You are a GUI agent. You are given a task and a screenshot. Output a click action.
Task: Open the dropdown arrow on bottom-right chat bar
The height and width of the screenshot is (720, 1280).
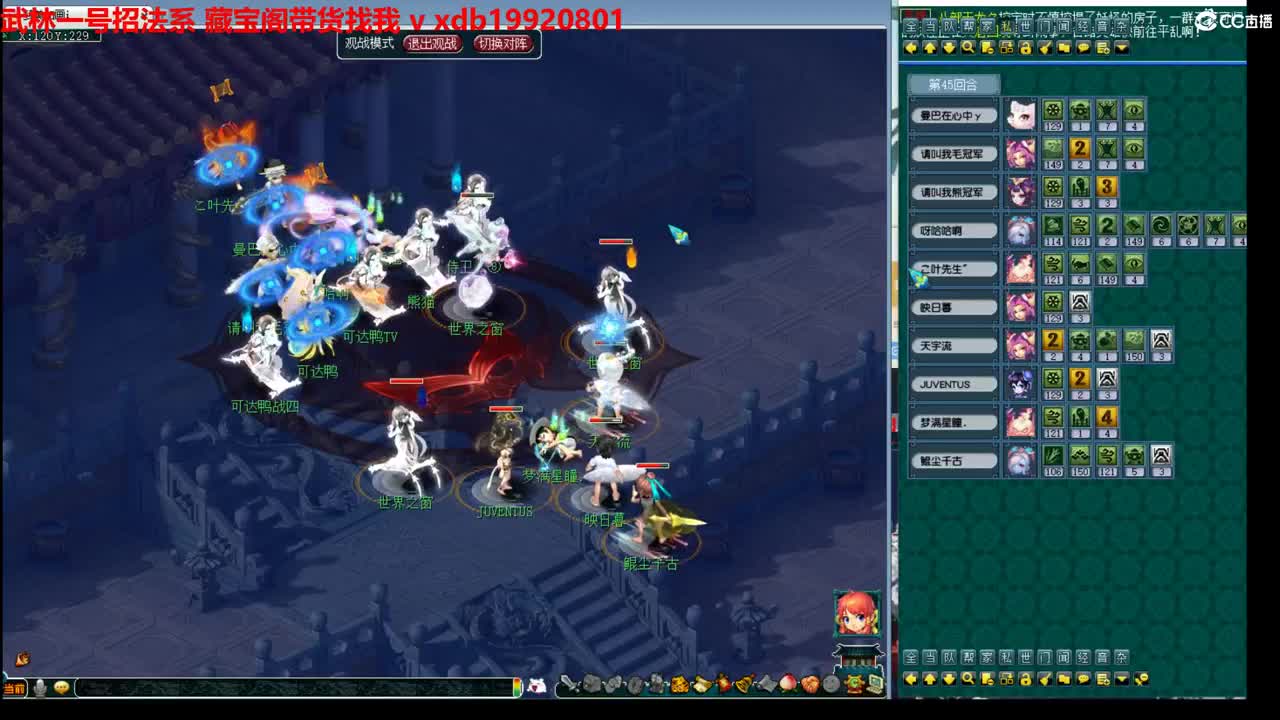click(x=1122, y=679)
